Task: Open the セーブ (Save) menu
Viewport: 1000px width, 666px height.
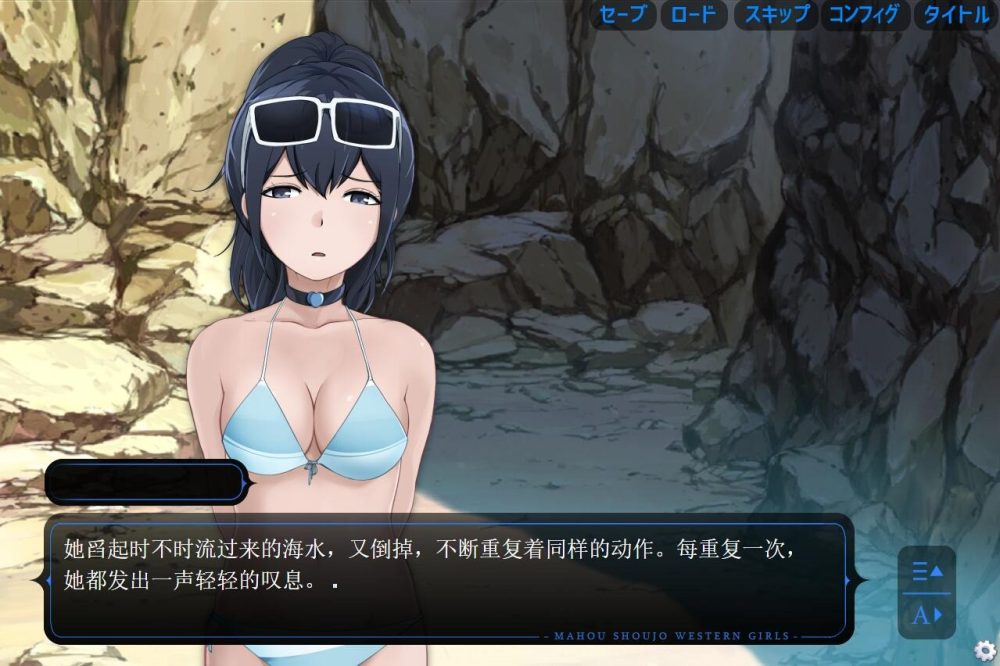Action: click(623, 15)
